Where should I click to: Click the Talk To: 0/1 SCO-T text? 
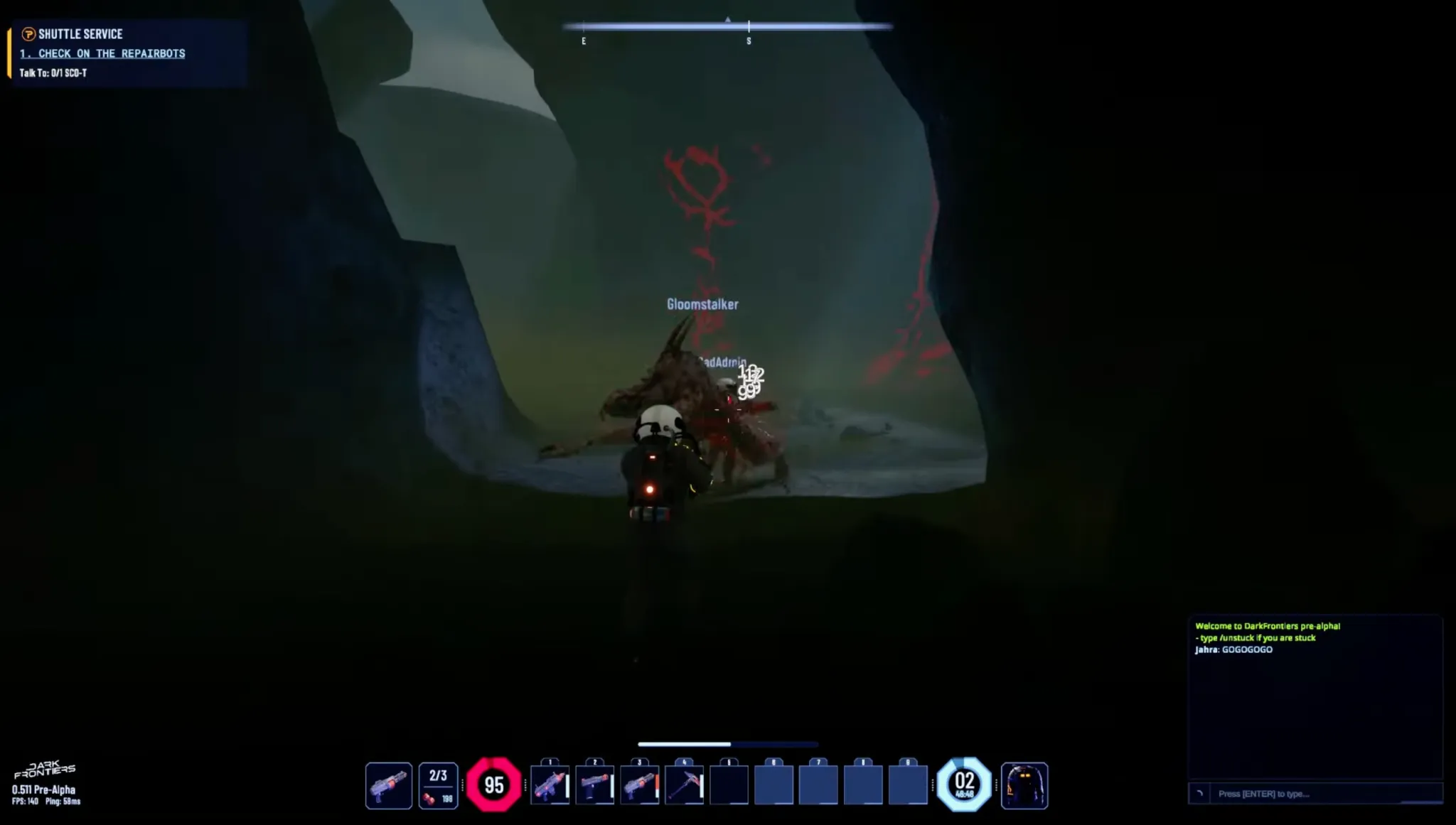click(x=53, y=71)
